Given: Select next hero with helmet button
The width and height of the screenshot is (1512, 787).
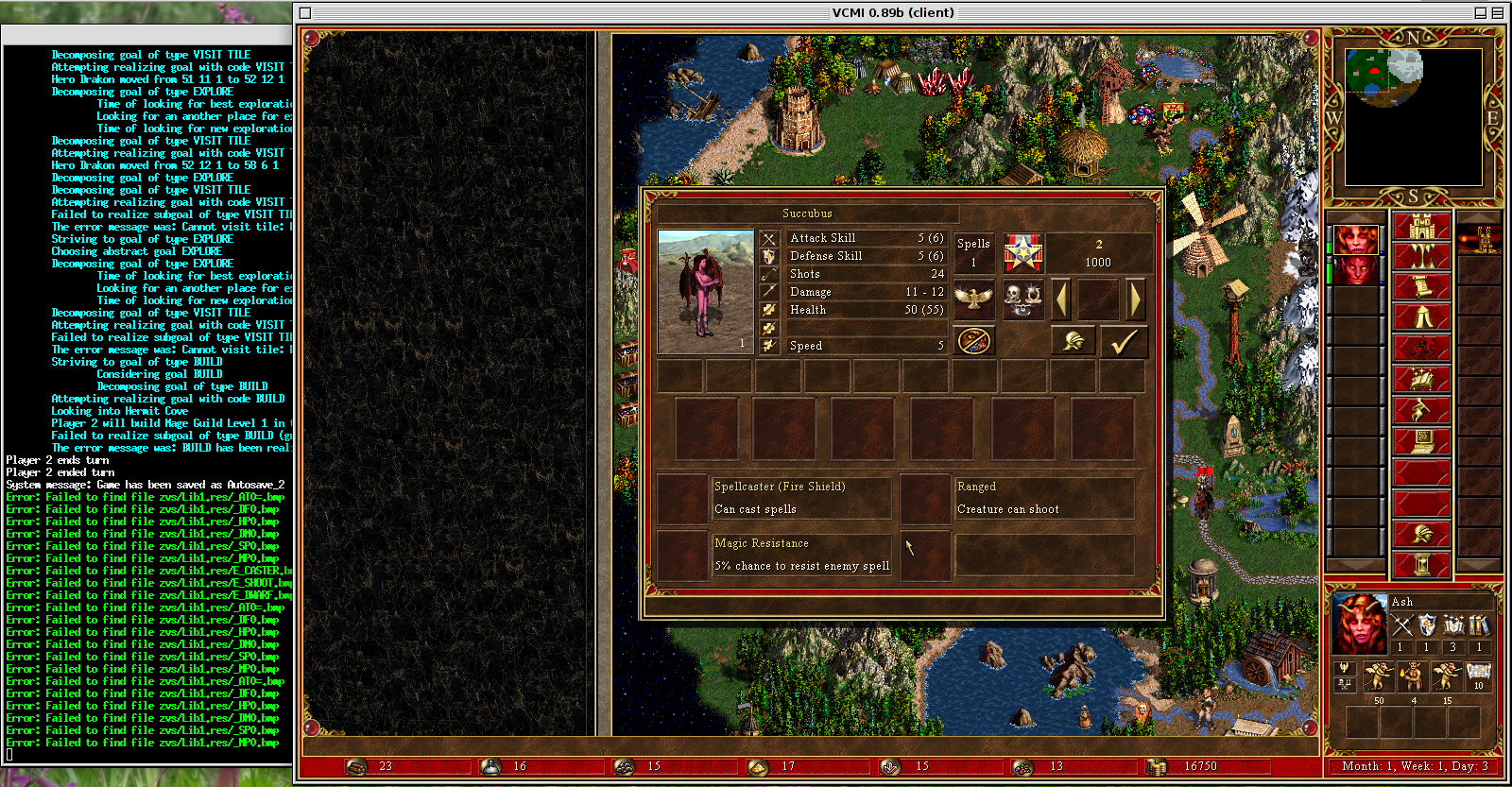Looking at the screenshot, I should (x=1421, y=534).
